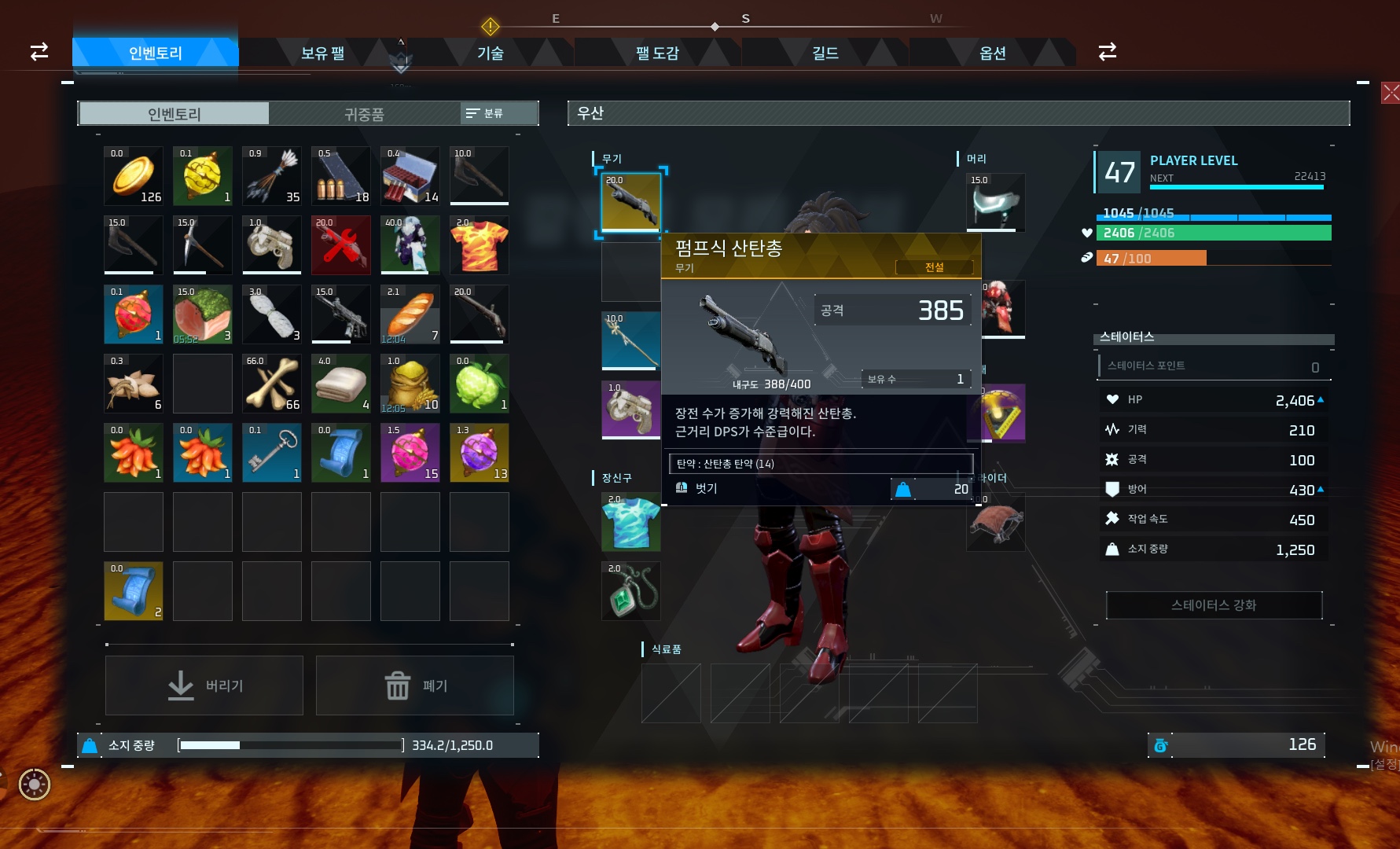Screen dimensions: 1400x849
Task: Open the 옵션 tab
Action: pos(992,53)
